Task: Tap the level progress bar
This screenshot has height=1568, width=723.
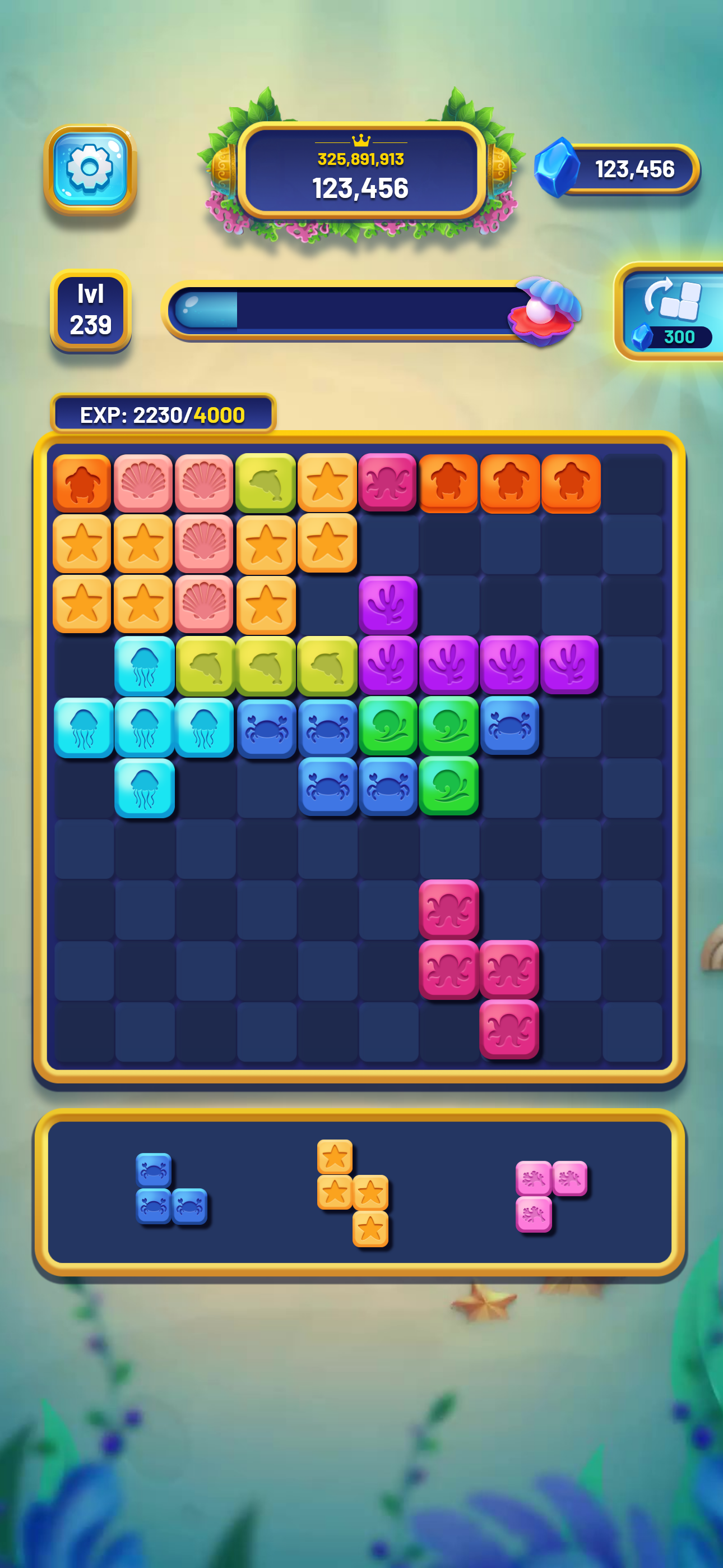Action: [347, 311]
